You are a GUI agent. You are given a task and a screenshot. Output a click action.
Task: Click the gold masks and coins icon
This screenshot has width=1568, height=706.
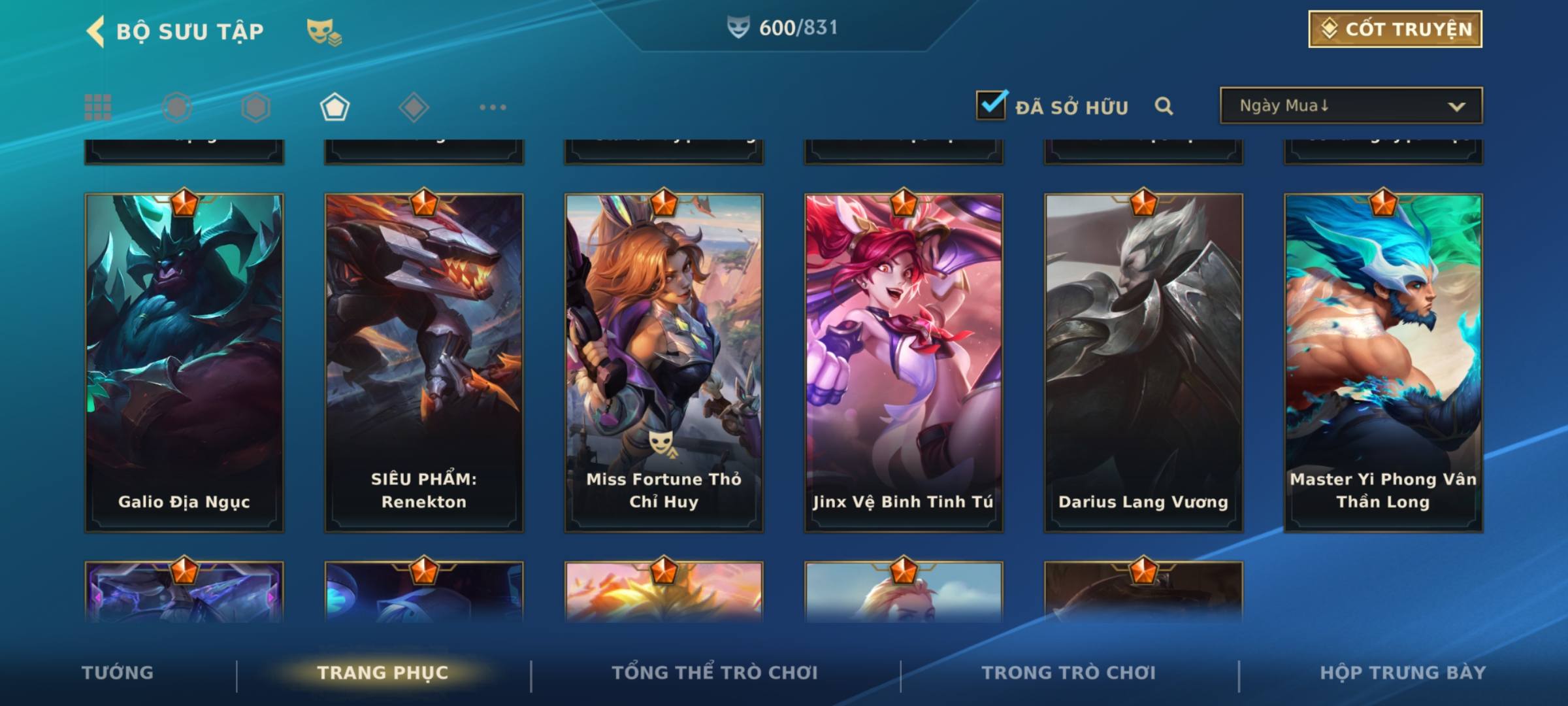click(x=324, y=31)
